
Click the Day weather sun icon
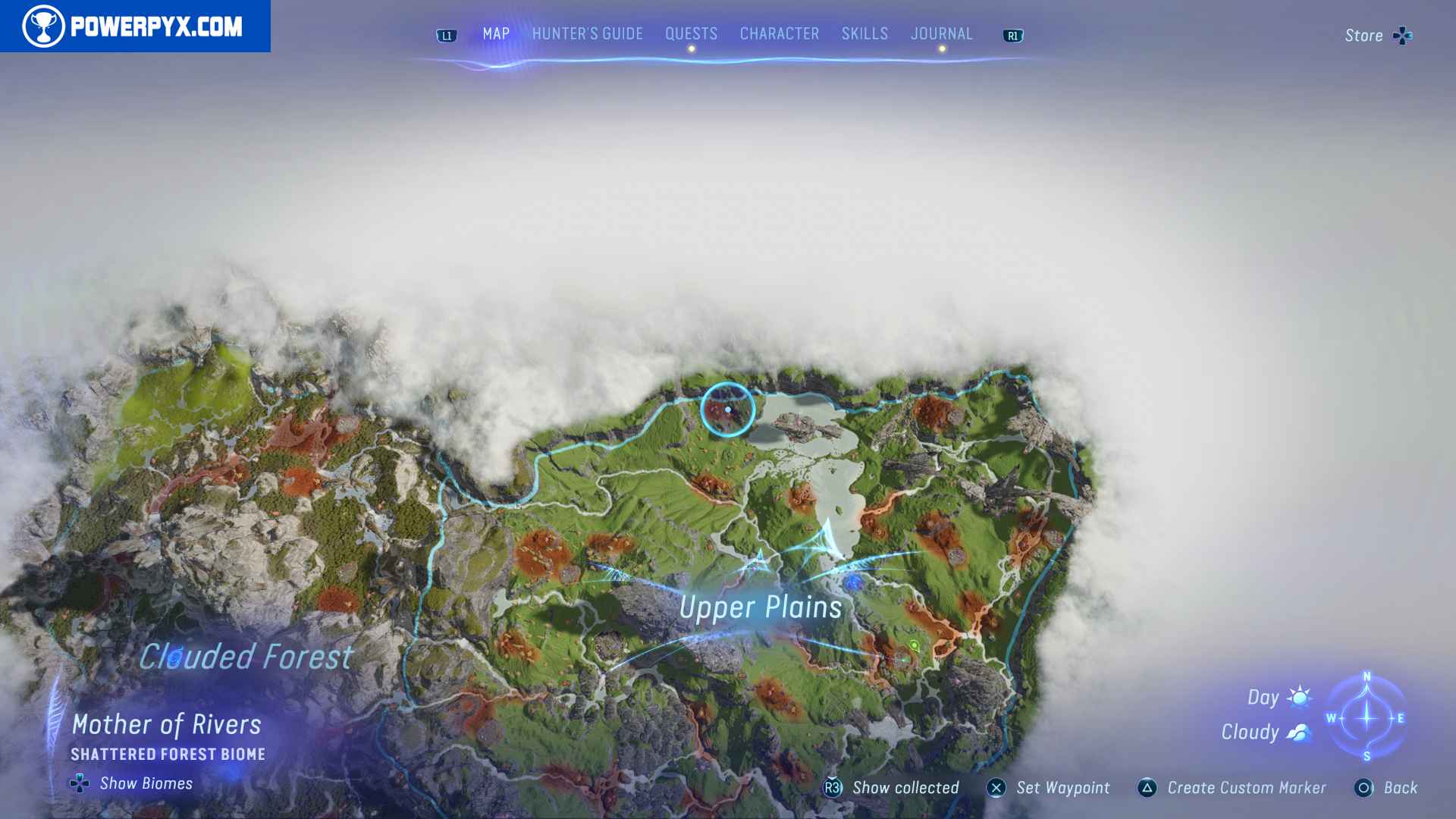click(1298, 697)
